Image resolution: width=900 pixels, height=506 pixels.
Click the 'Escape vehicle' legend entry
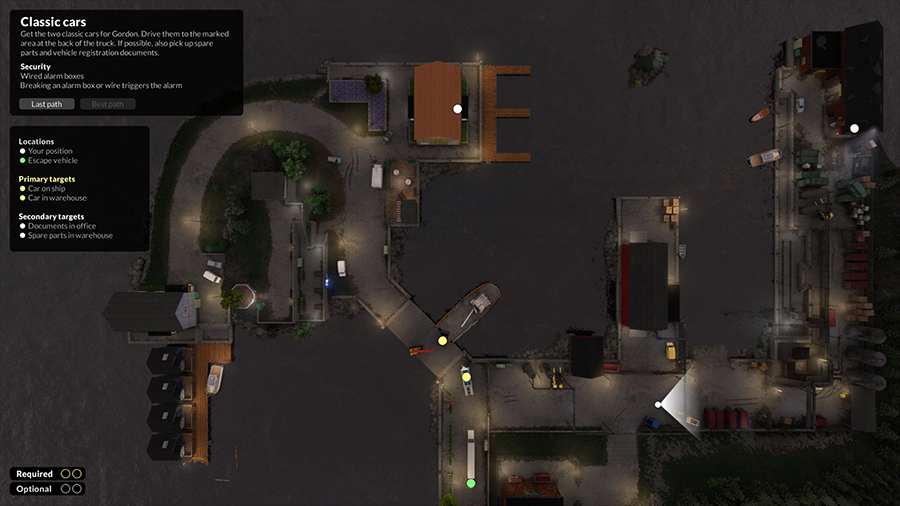pyautogui.click(x=52, y=160)
